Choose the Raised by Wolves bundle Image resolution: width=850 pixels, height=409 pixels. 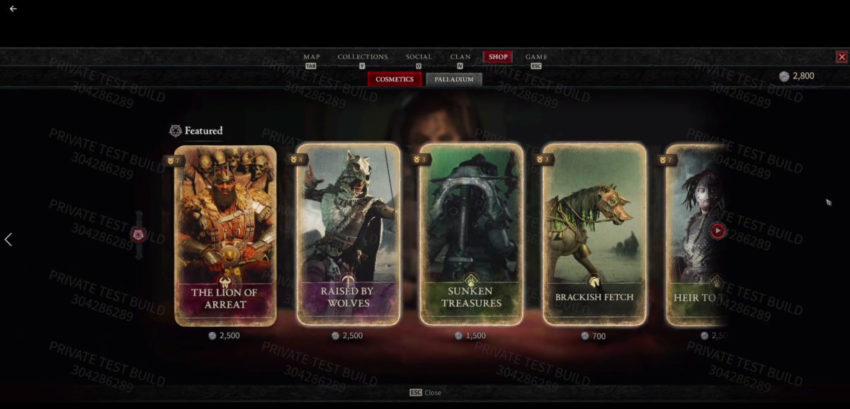pos(348,235)
